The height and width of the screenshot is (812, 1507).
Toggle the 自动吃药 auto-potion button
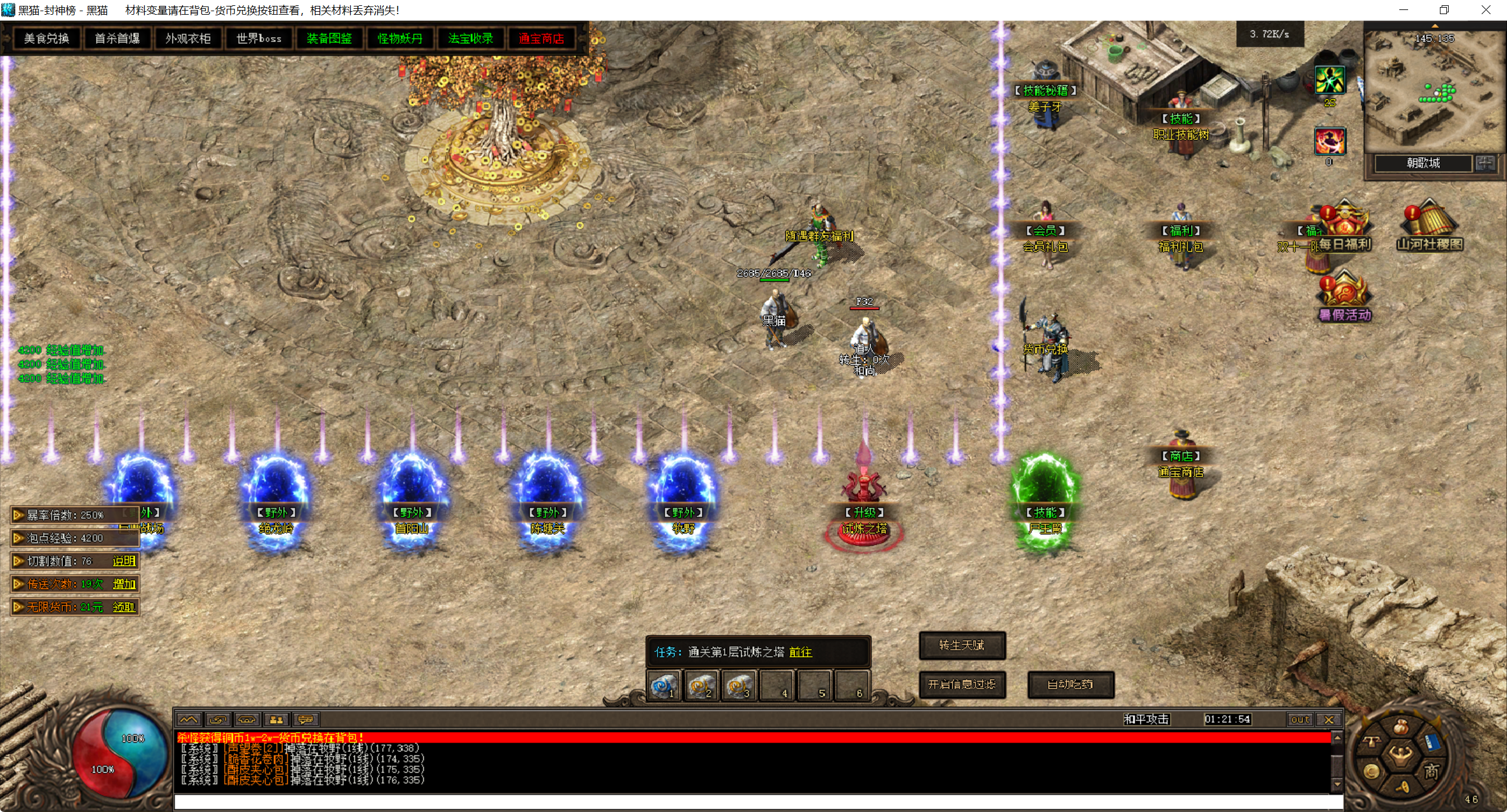1070,684
